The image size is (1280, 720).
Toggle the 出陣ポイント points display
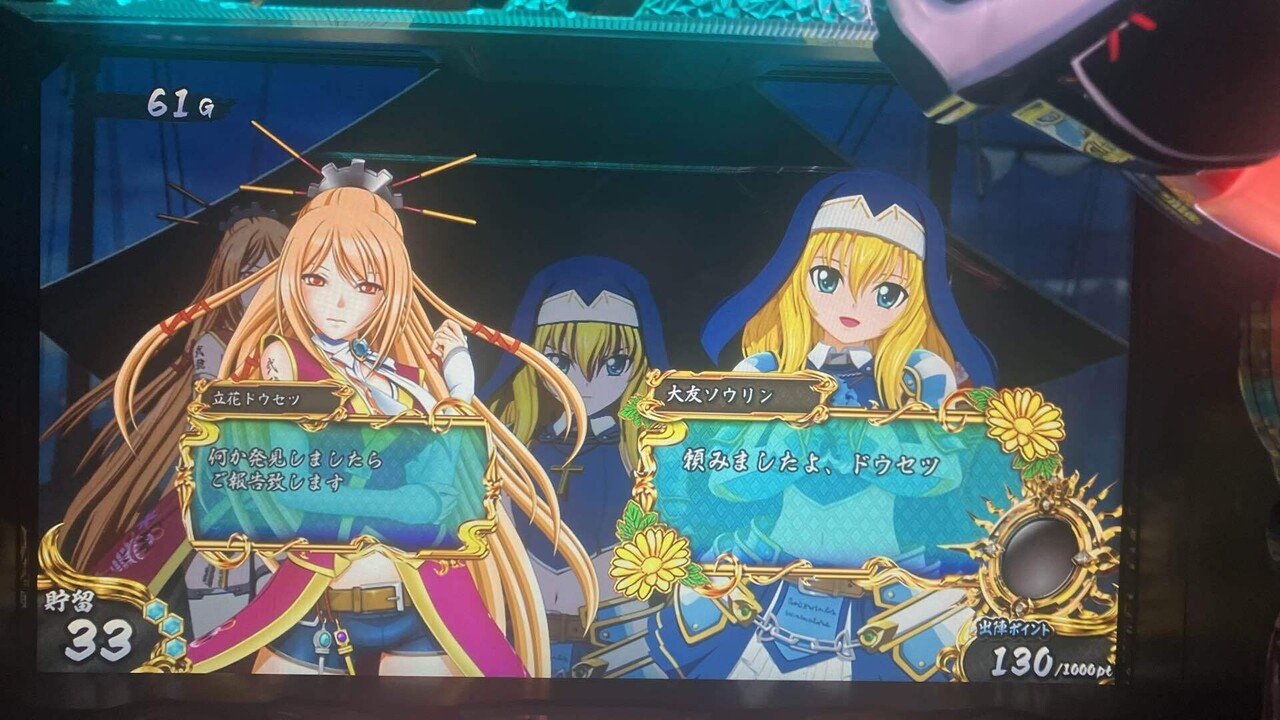pos(1013,628)
